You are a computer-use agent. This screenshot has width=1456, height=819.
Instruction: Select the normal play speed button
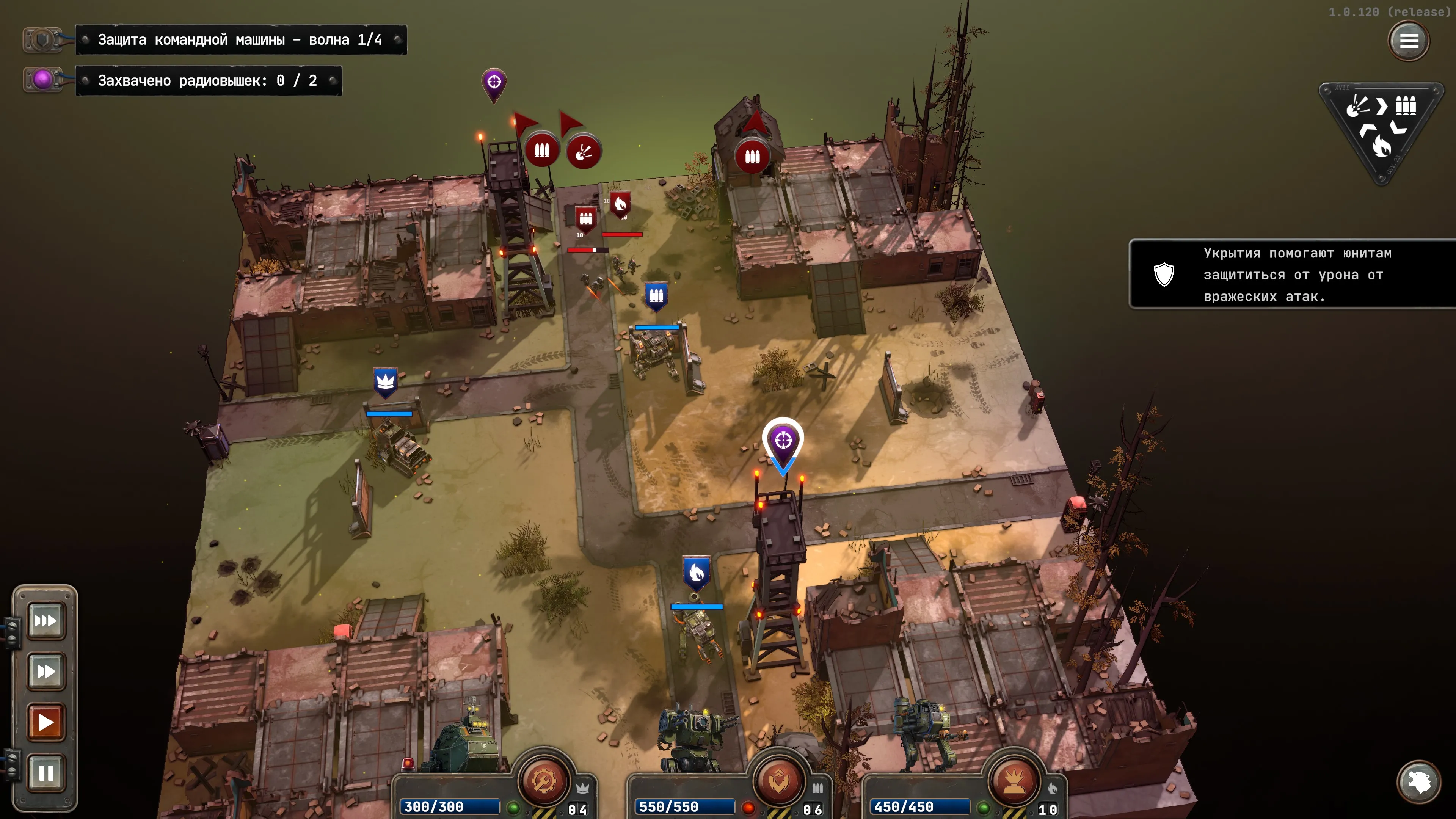click(x=46, y=722)
